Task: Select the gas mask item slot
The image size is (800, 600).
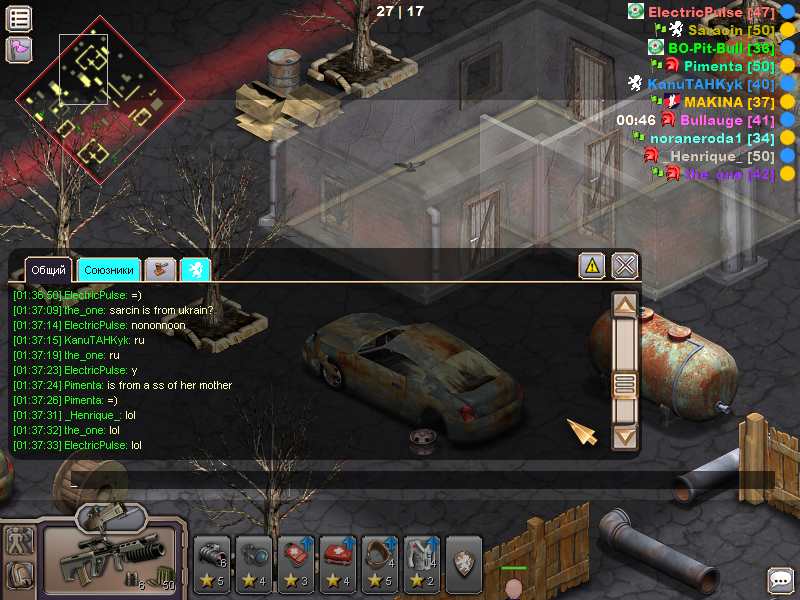Action: (x=380, y=562)
